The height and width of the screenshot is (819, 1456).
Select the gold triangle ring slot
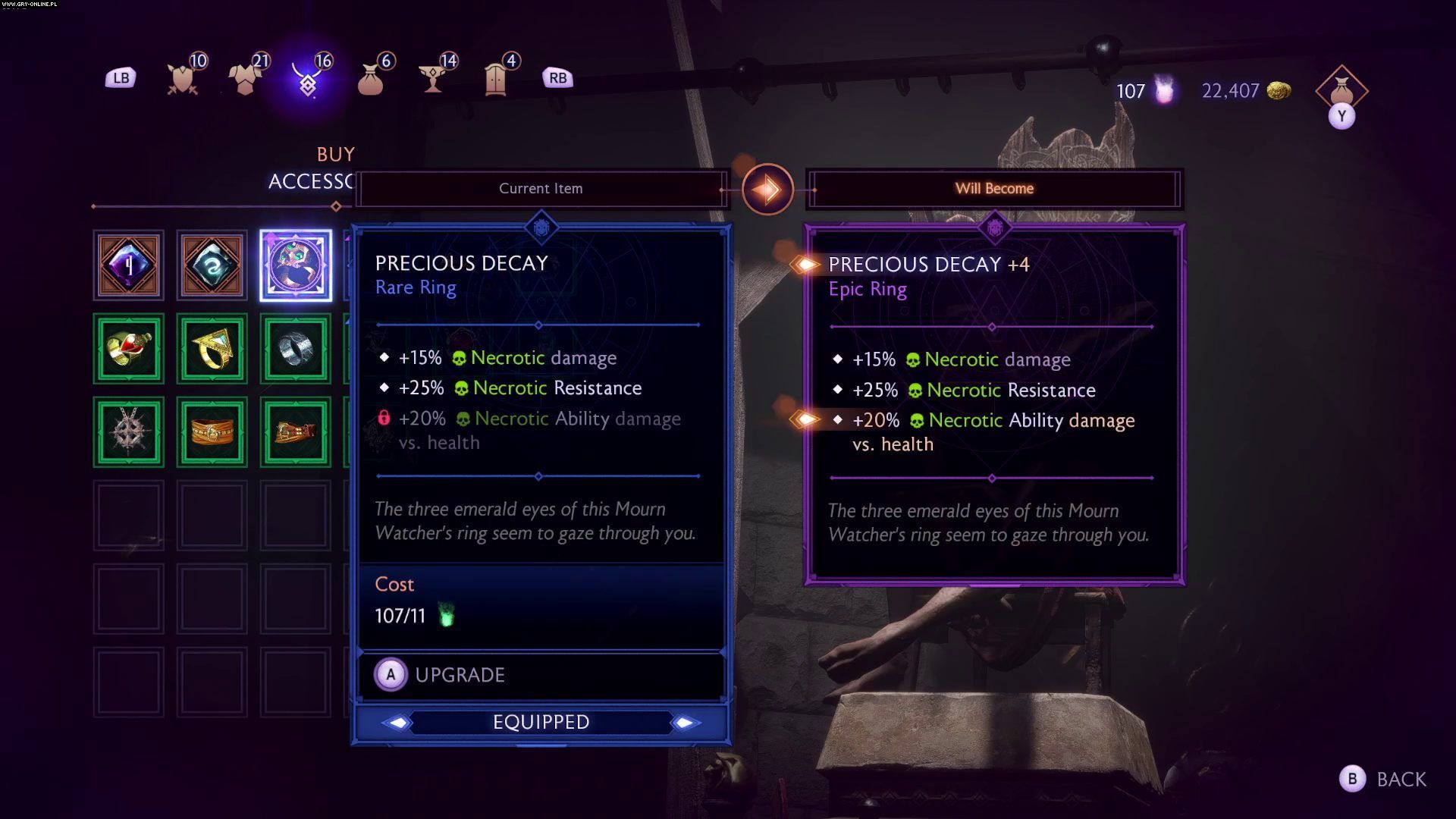212,349
